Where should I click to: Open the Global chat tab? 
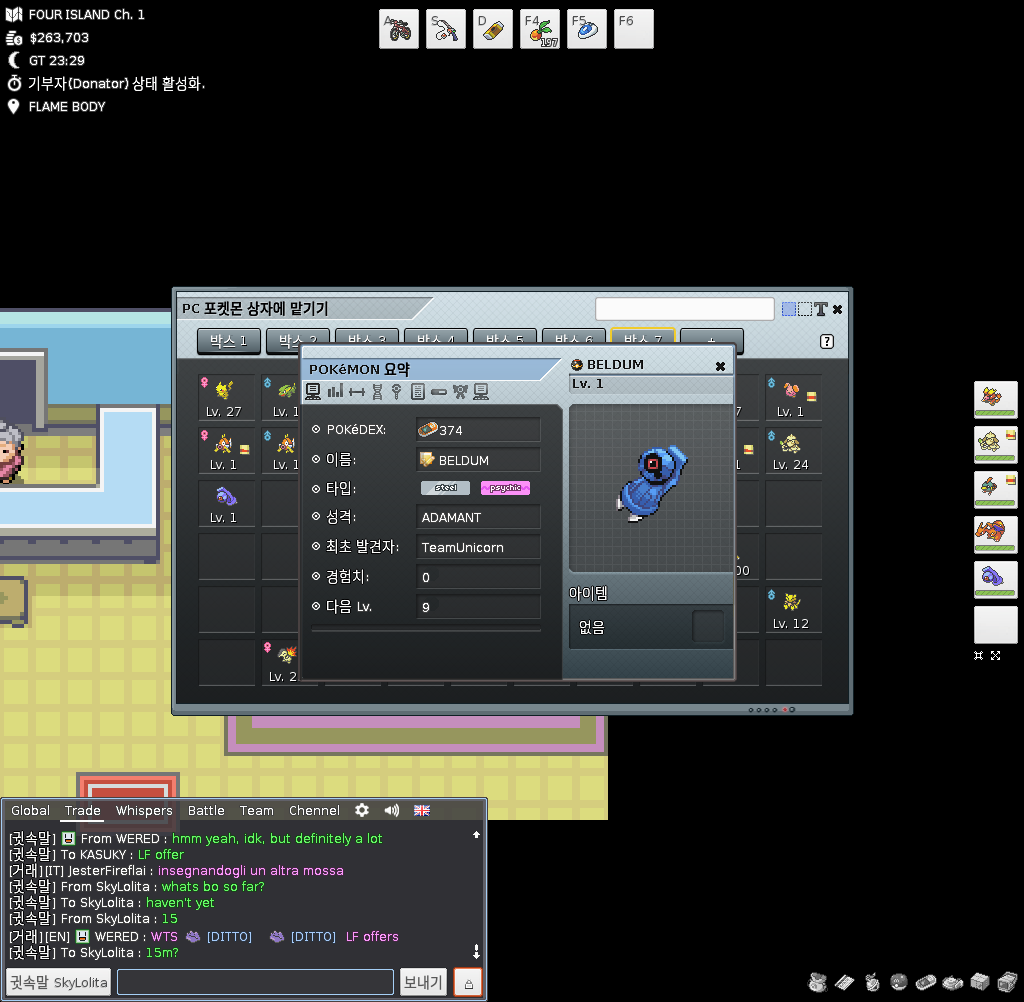[31, 810]
